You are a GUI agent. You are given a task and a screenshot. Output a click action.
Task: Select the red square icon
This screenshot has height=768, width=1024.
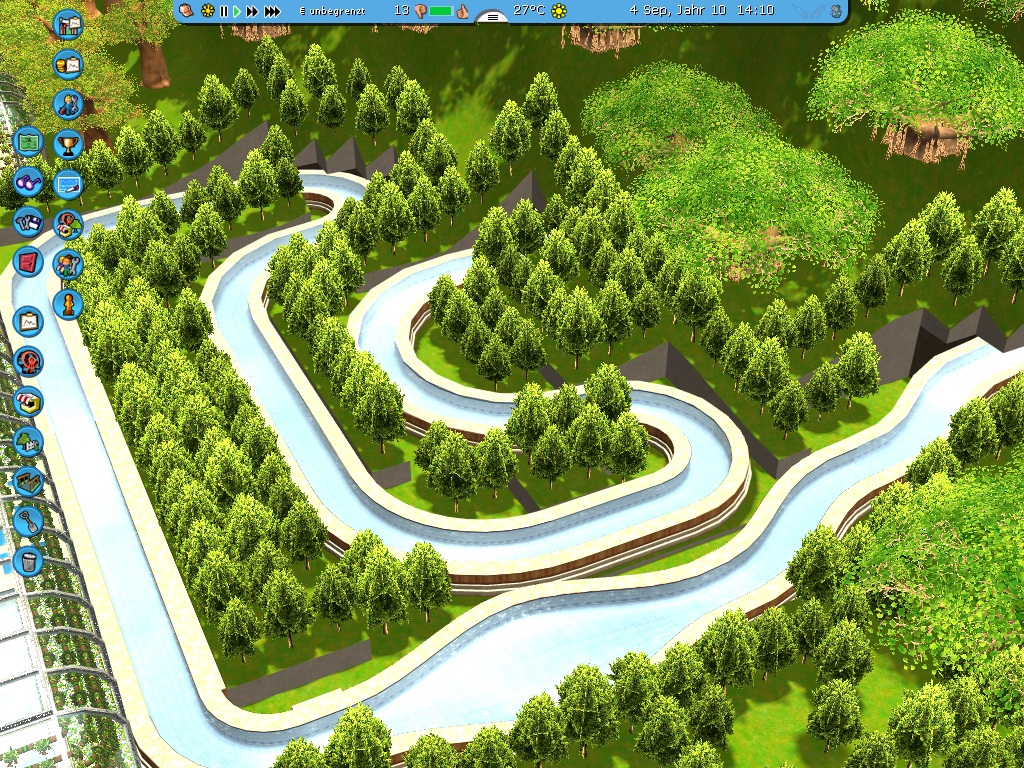pyautogui.click(x=28, y=262)
